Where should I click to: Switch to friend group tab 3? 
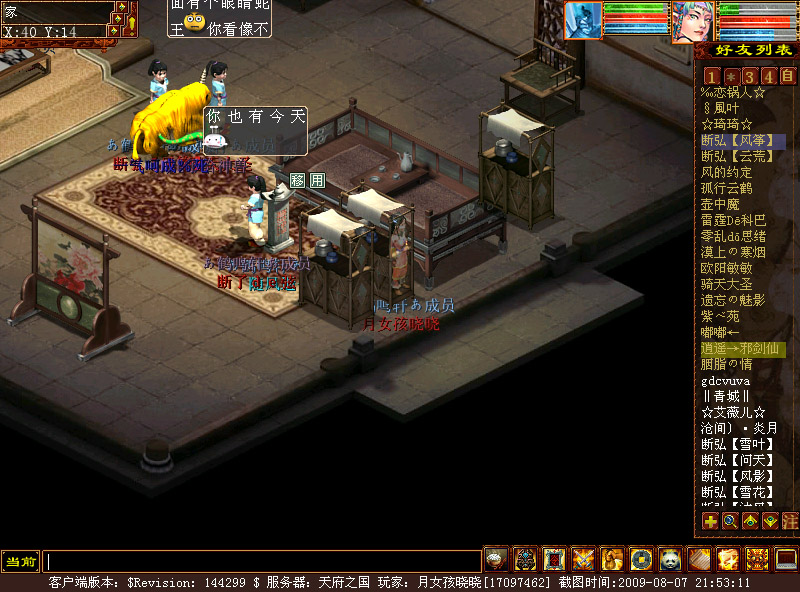[x=749, y=76]
